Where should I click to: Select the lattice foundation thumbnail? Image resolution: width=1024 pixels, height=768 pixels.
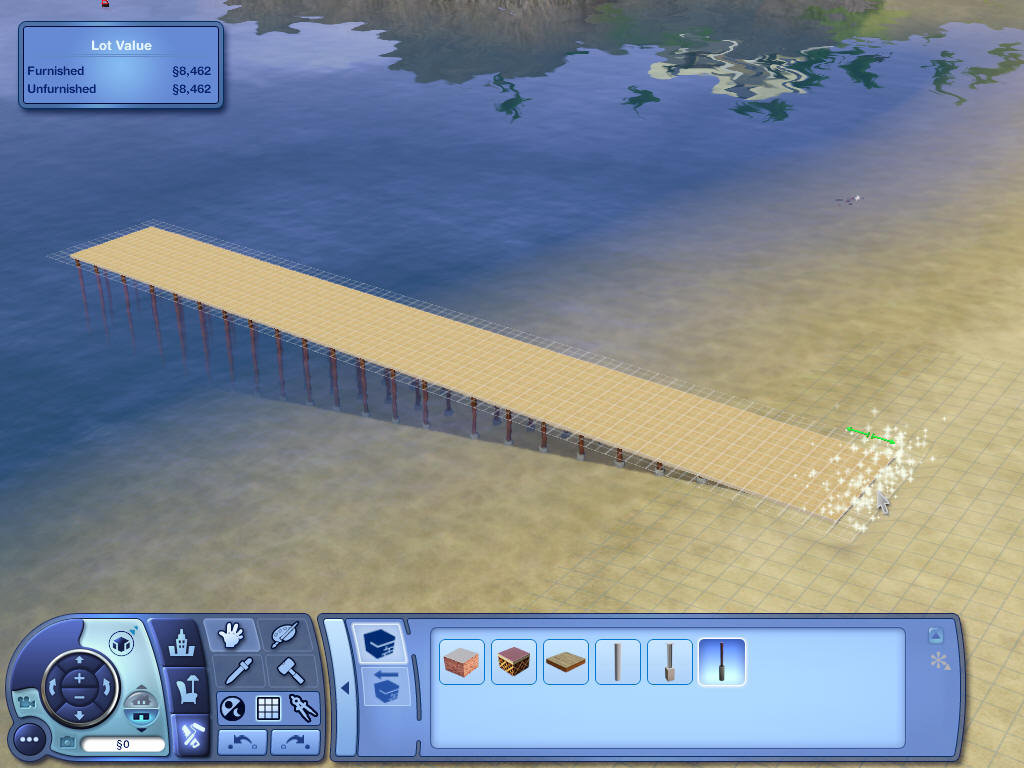coord(514,662)
